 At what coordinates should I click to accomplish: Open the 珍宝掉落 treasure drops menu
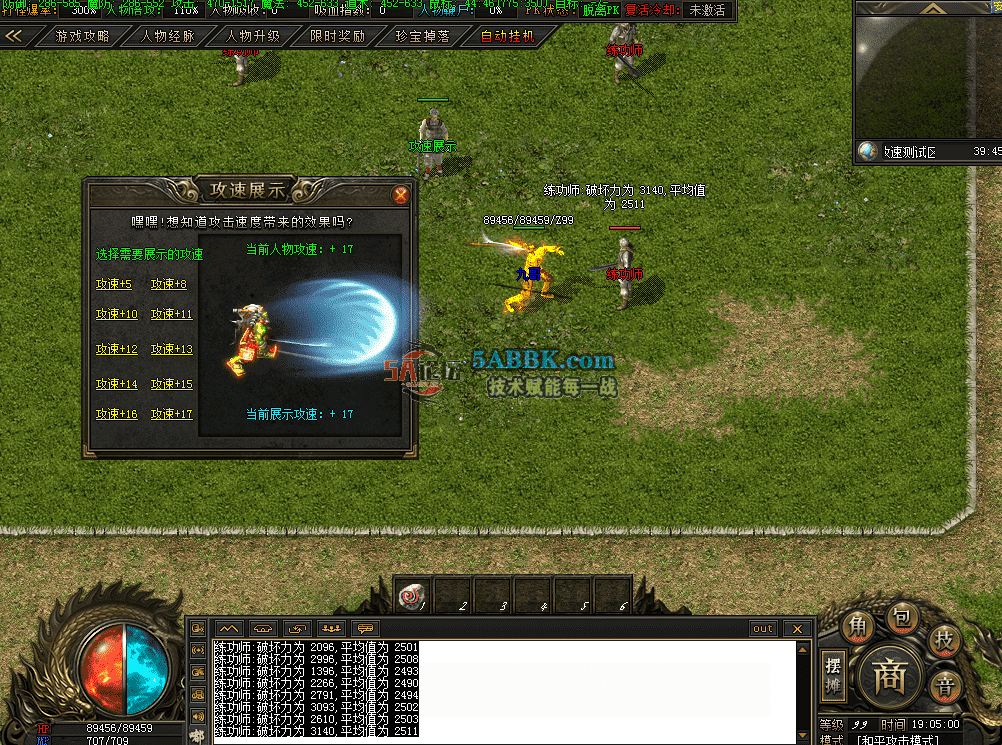pos(422,37)
